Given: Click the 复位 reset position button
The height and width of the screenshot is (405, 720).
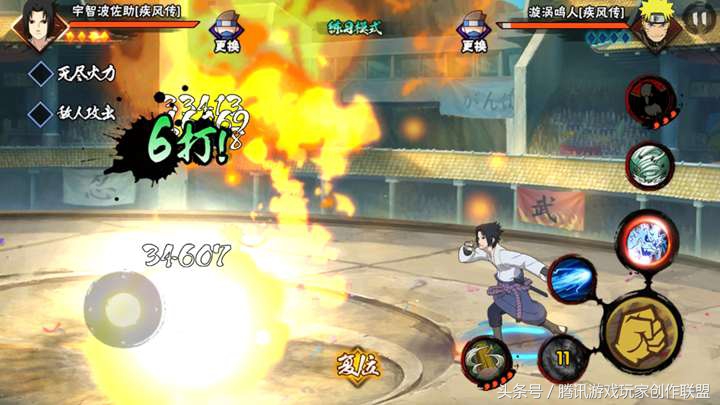Looking at the screenshot, I should 357,365.
